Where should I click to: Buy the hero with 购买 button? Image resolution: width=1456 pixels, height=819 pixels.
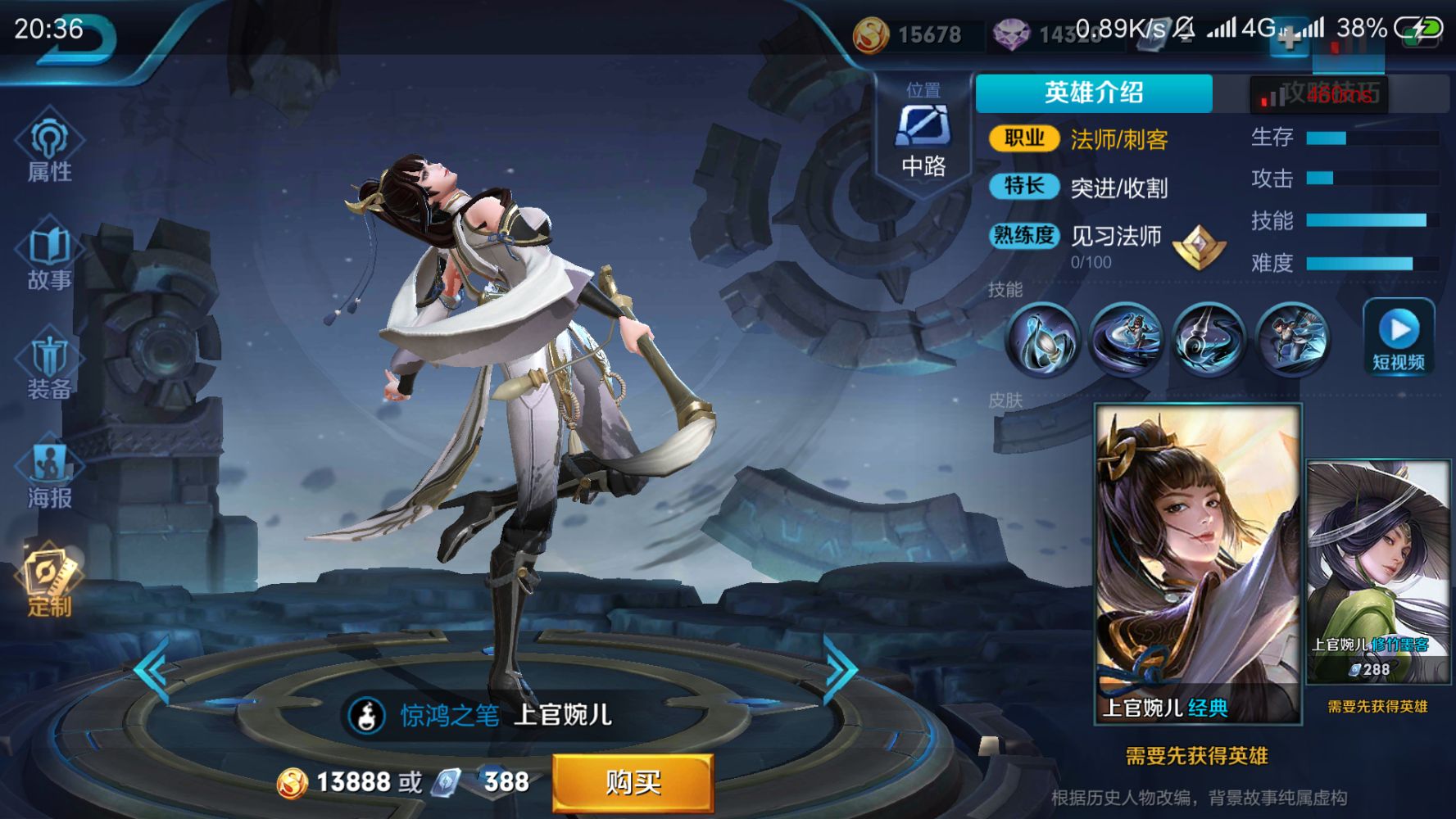click(x=633, y=782)
